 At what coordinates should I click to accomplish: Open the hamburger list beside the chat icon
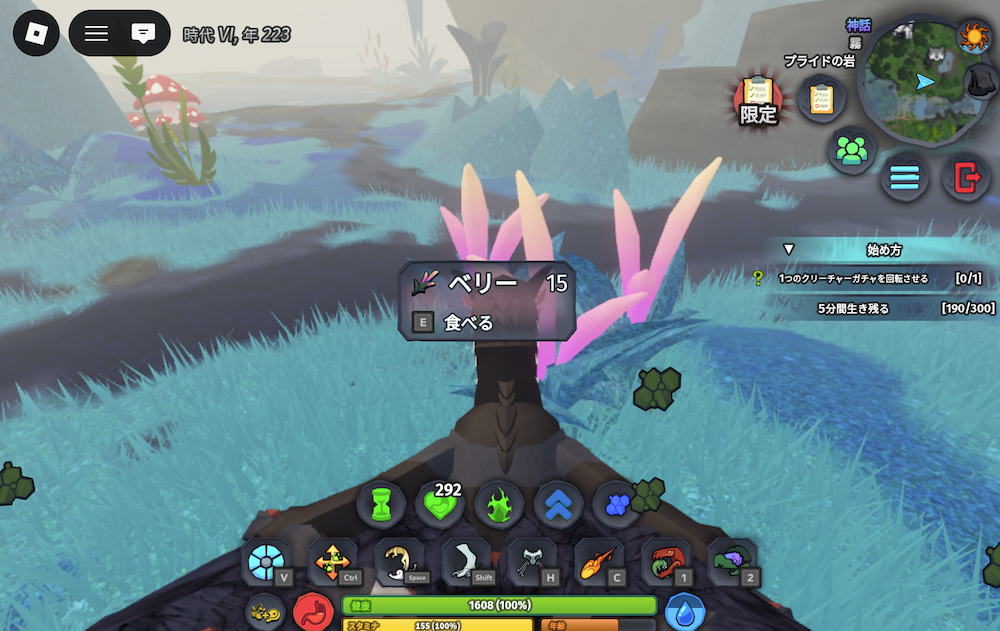point(96,34)
